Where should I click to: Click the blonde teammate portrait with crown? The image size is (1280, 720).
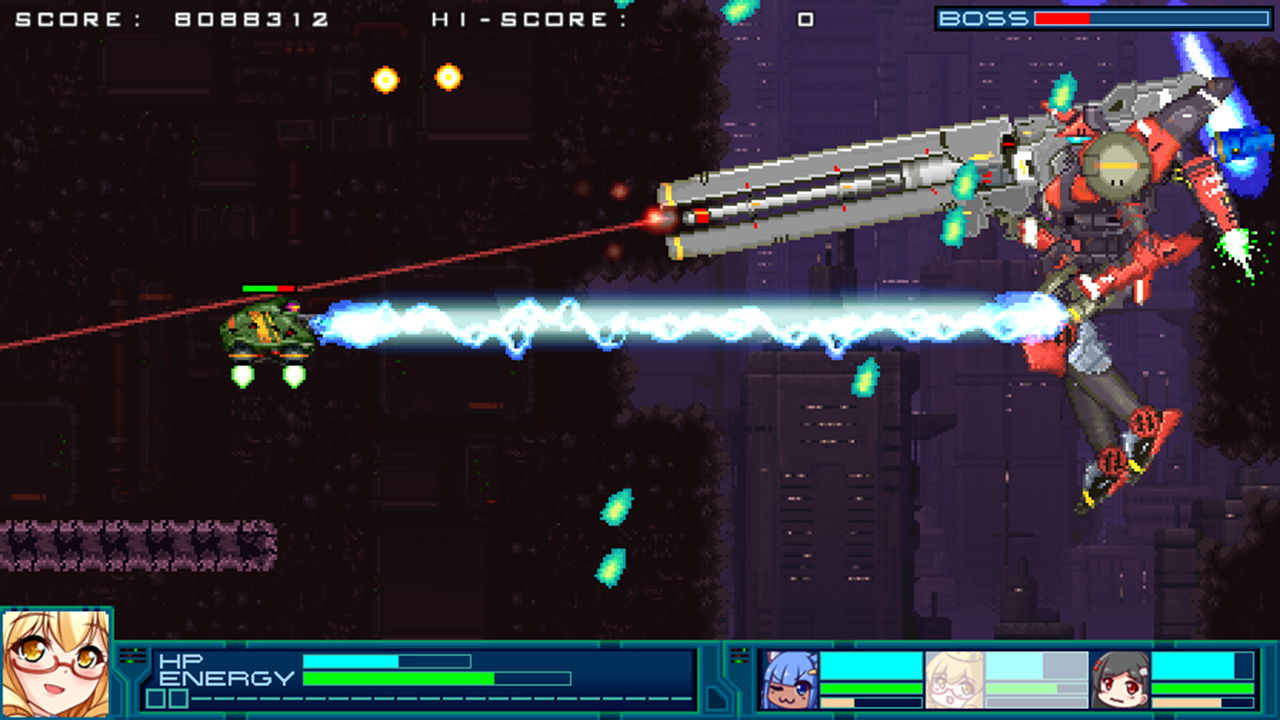tap(958, 678)
